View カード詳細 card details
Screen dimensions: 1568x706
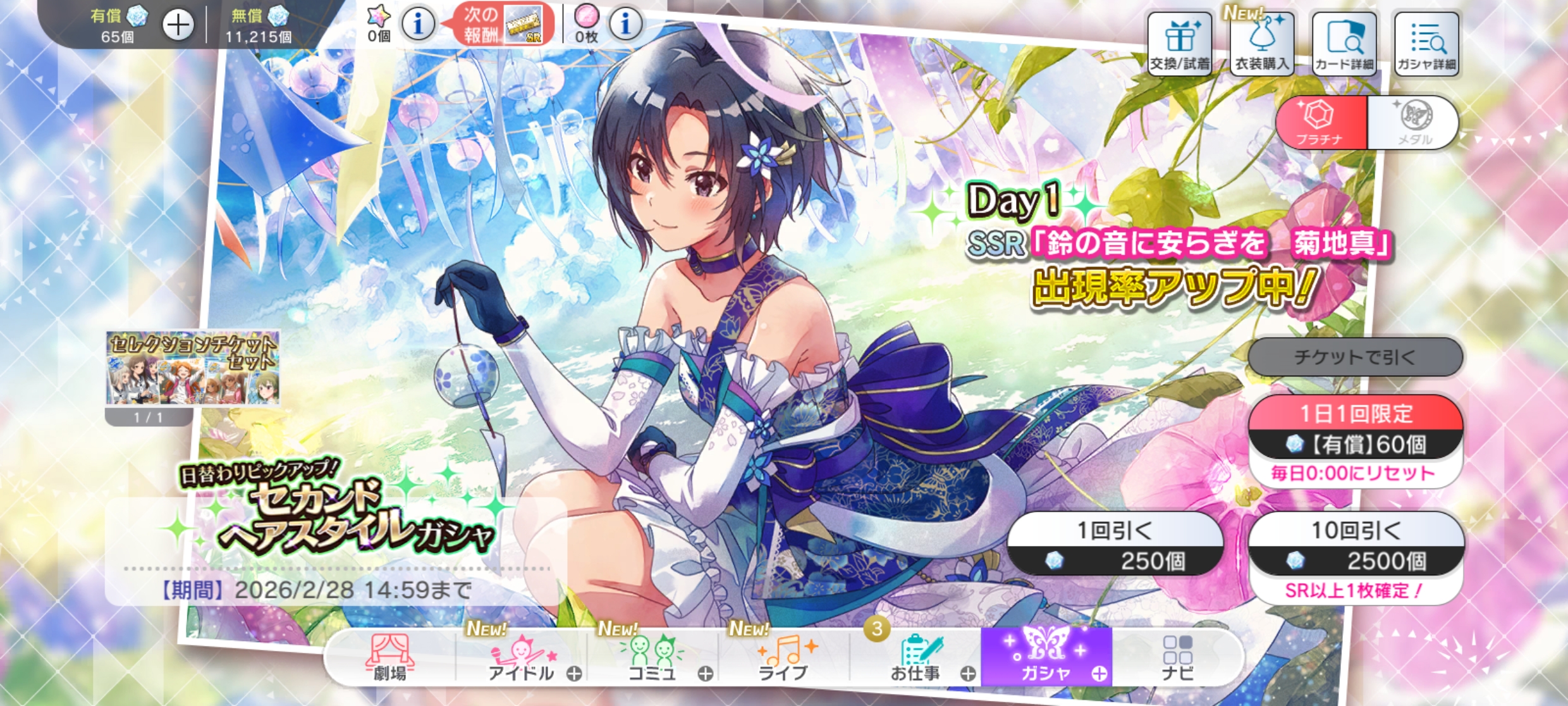[x=1344, y=44]
